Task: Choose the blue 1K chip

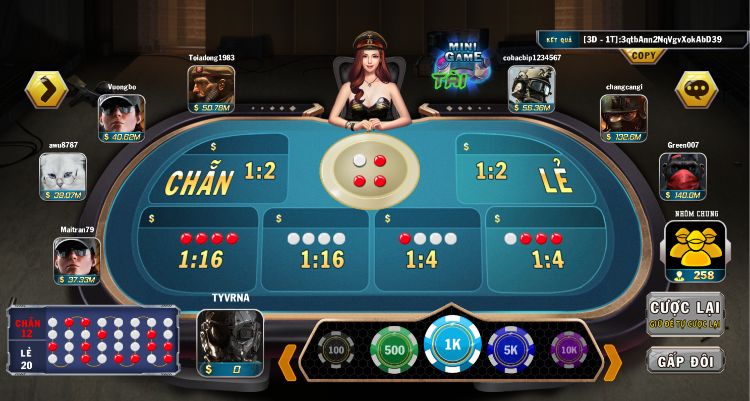Action: pos(452,345)
